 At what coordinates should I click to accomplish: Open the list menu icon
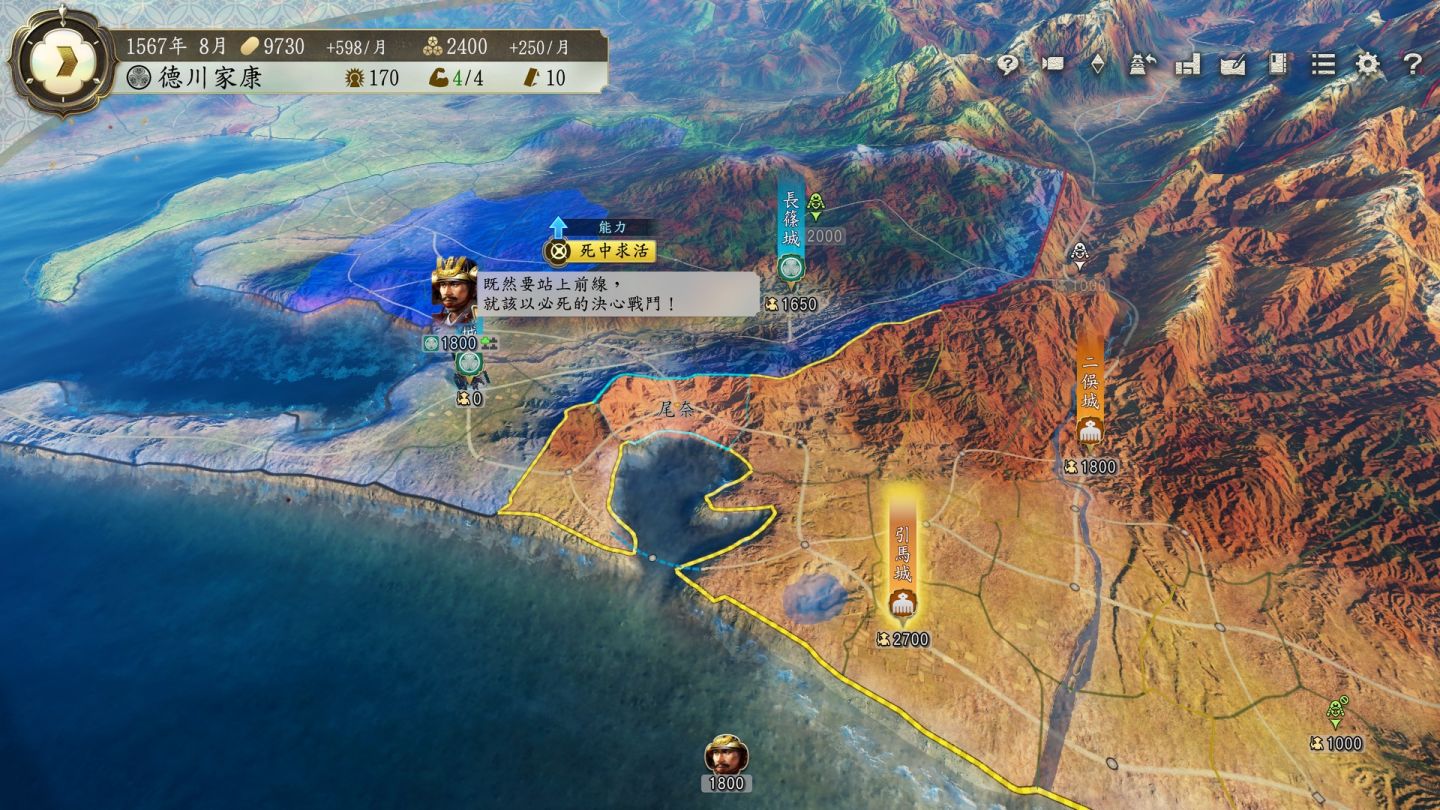[1323, 64]
